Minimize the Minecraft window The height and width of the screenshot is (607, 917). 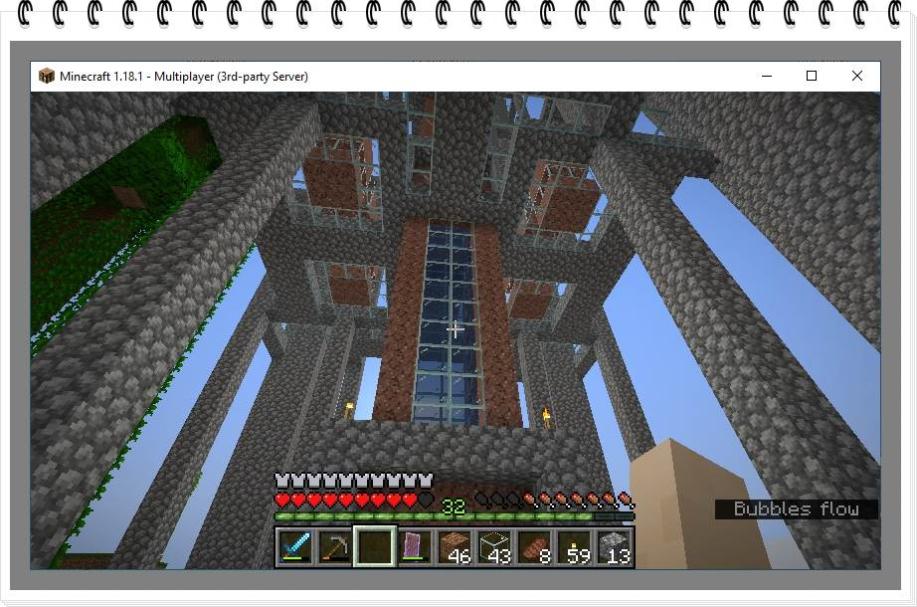766,76
